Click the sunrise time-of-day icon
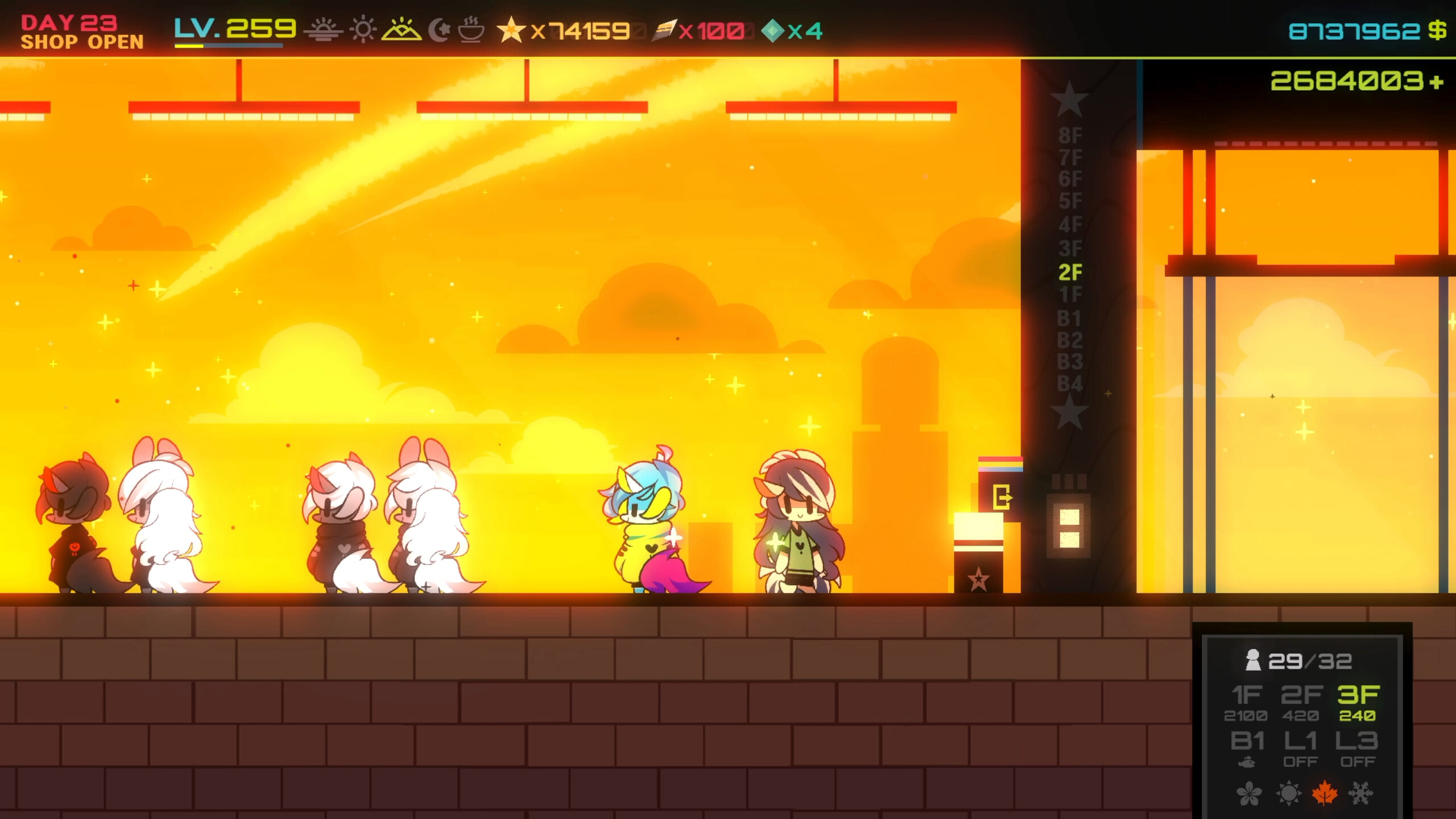Image resolution: width=1456 pixels, height=819 pixels. [x=323, y=30]
